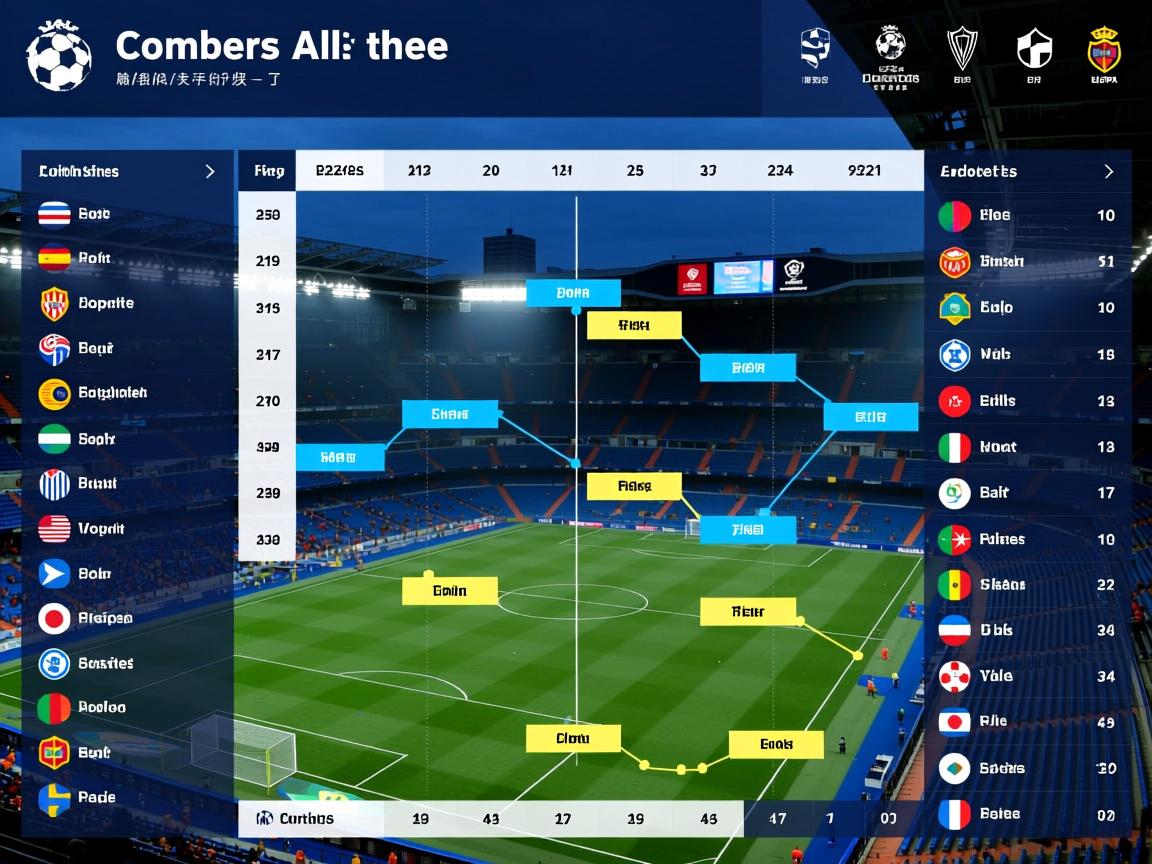Click the soccer ball logo beside the title

(x=59, y=57)
